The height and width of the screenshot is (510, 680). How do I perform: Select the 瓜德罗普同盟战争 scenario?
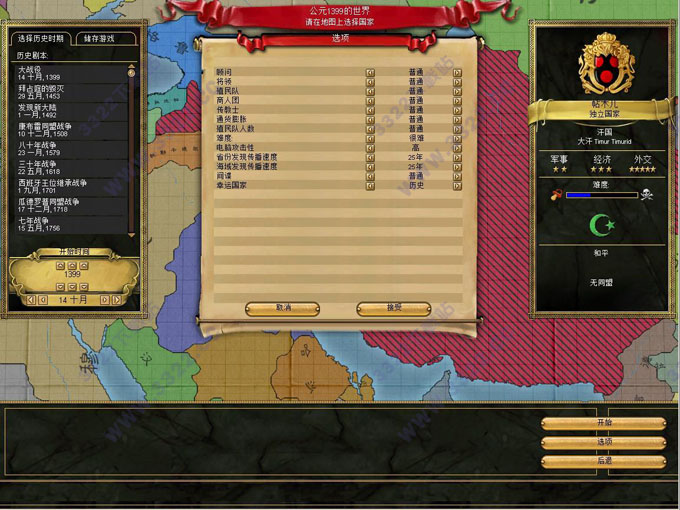(48, 205)
